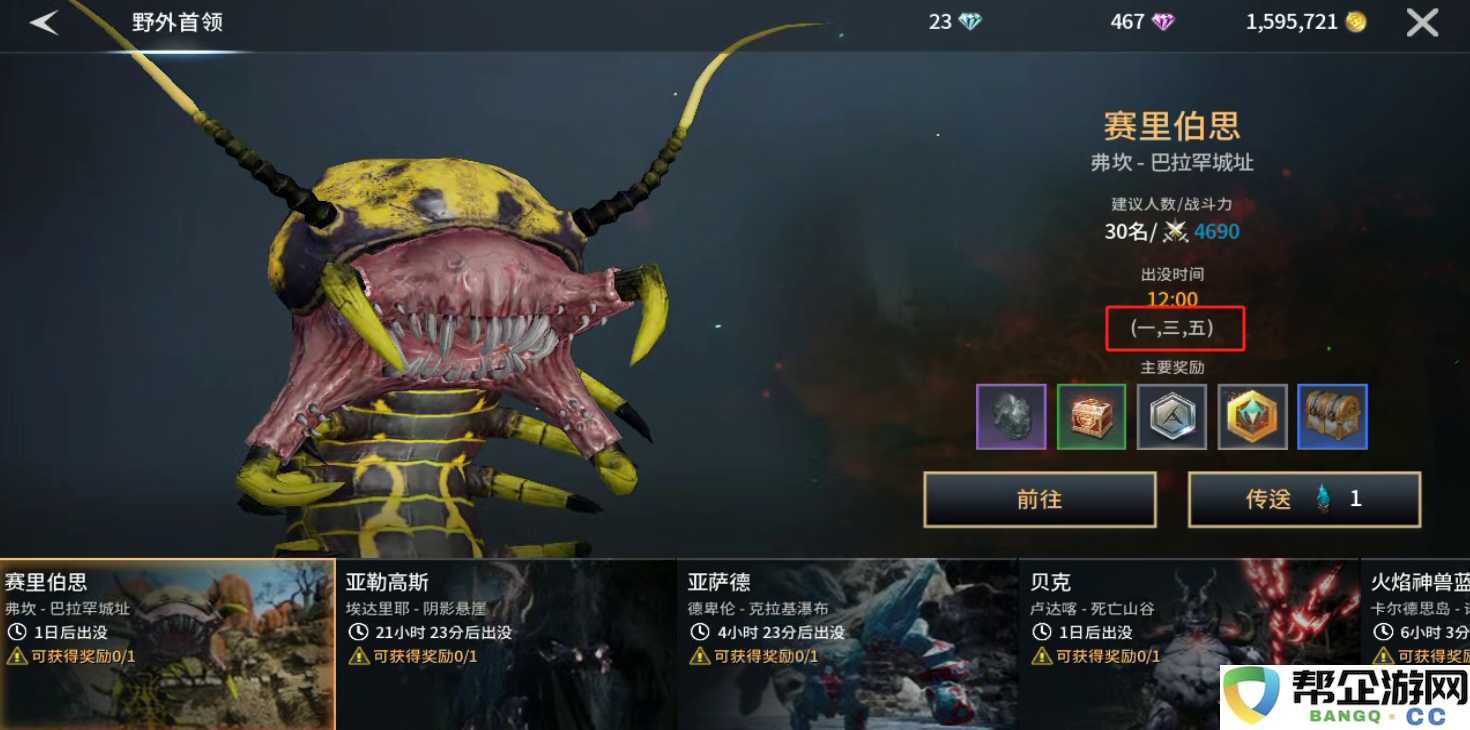Select the 火焰神兽蓝 boss card
Screen dimensions: 1470x730
pos(1420,610)
